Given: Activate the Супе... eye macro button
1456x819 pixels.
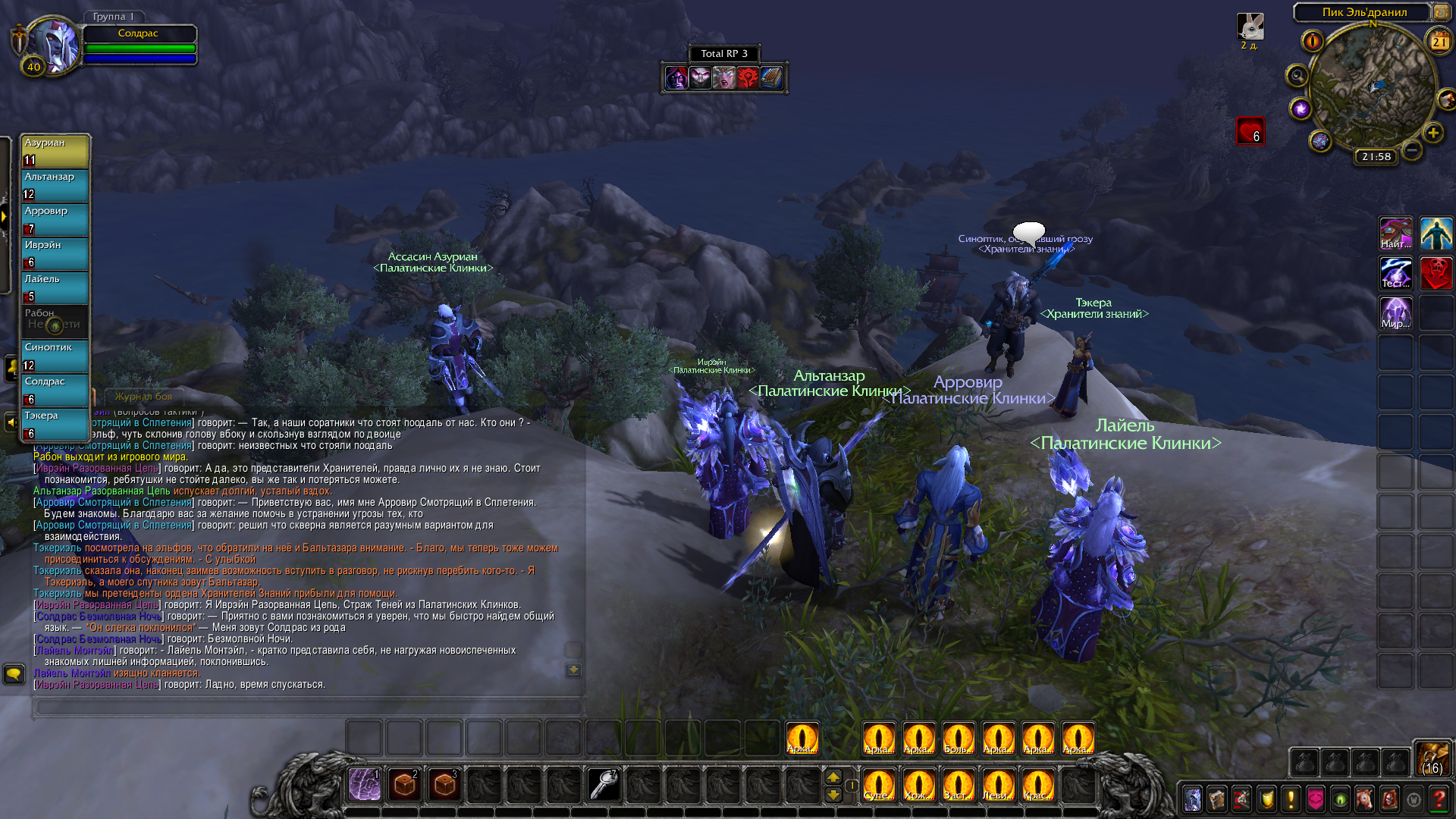Looking at the screenshot, I should pos(879,784).
